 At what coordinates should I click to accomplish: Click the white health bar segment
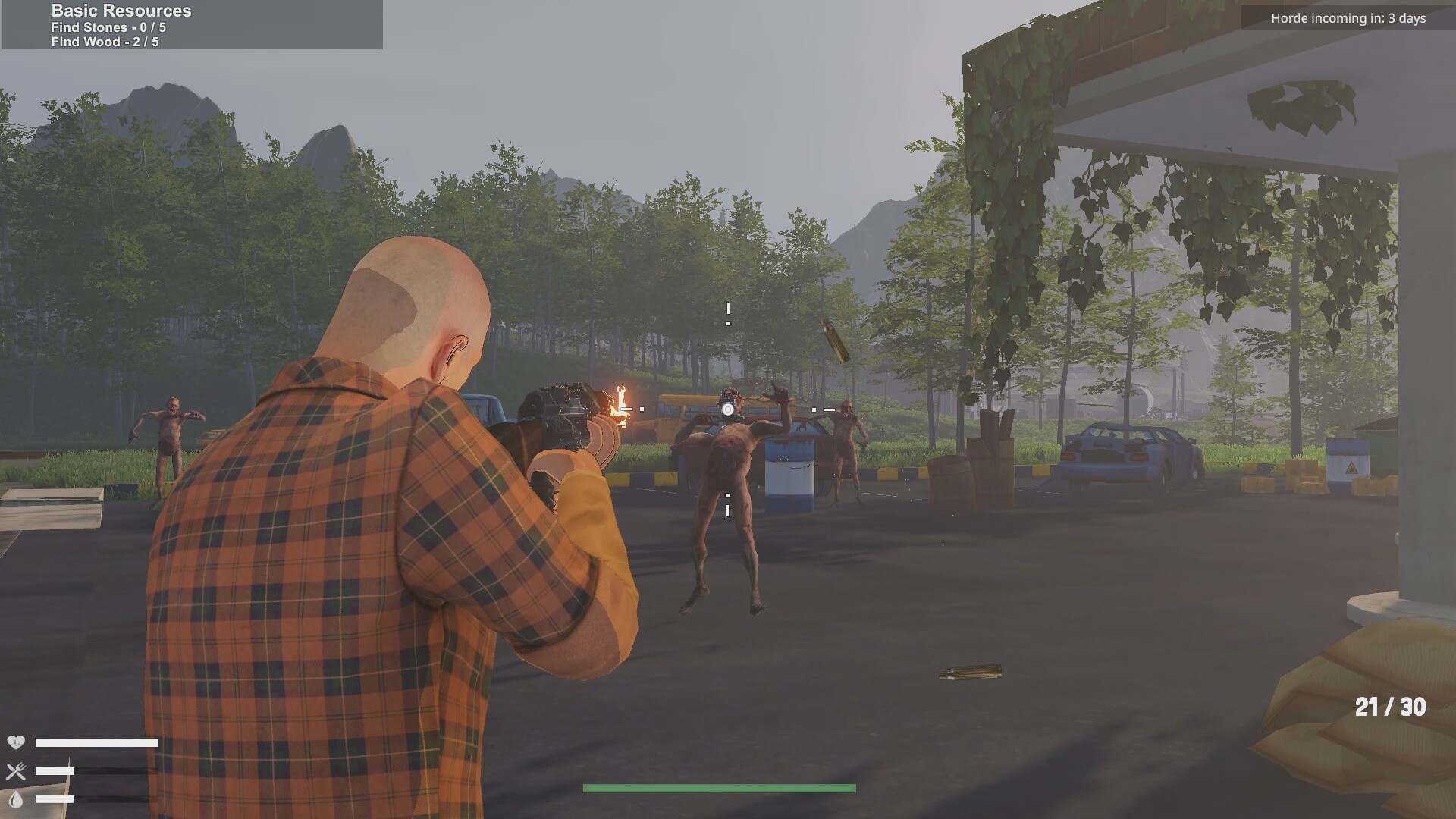pyautogui.click(x=96, y=743)
